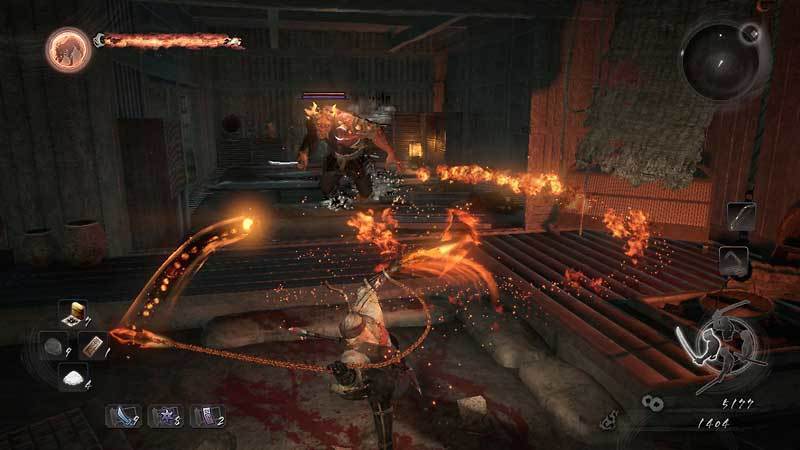Screen dimensions: 800x450
Task: Choose the purple scroll shortcut slot
Action: [x=207, y=415]
